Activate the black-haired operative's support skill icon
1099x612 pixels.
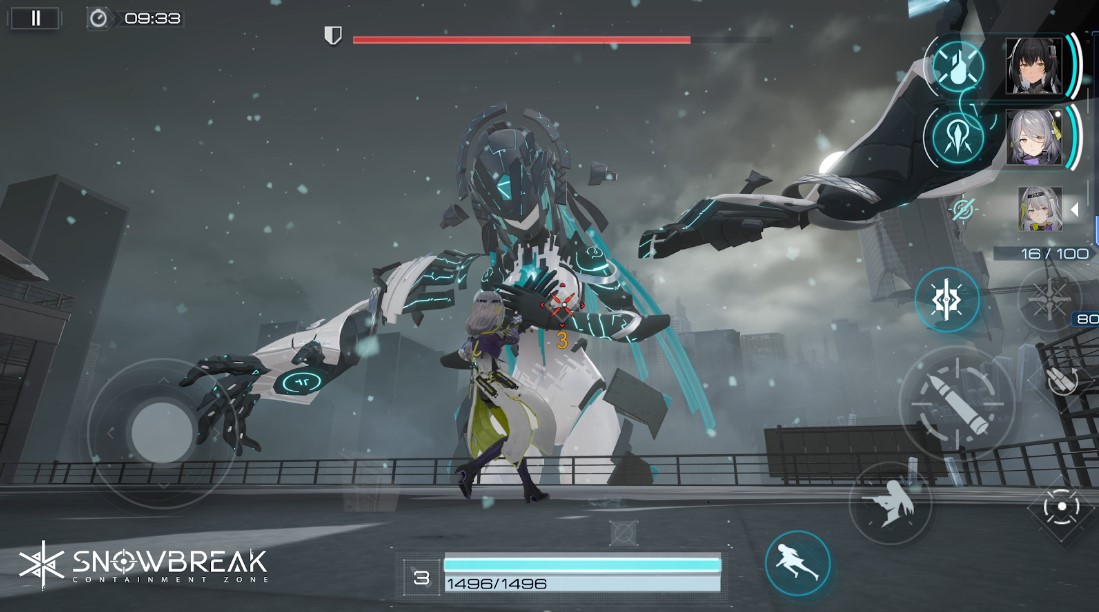[958, 65]
